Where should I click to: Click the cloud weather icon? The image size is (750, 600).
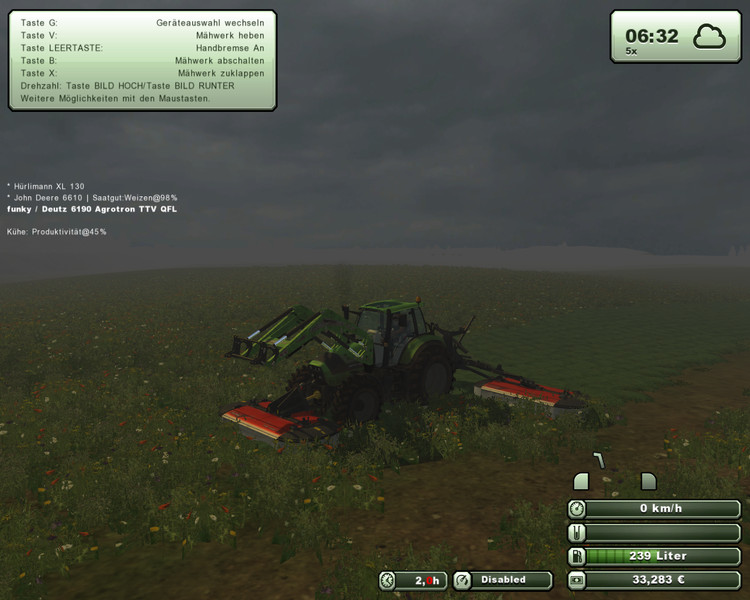click(710, 37)
